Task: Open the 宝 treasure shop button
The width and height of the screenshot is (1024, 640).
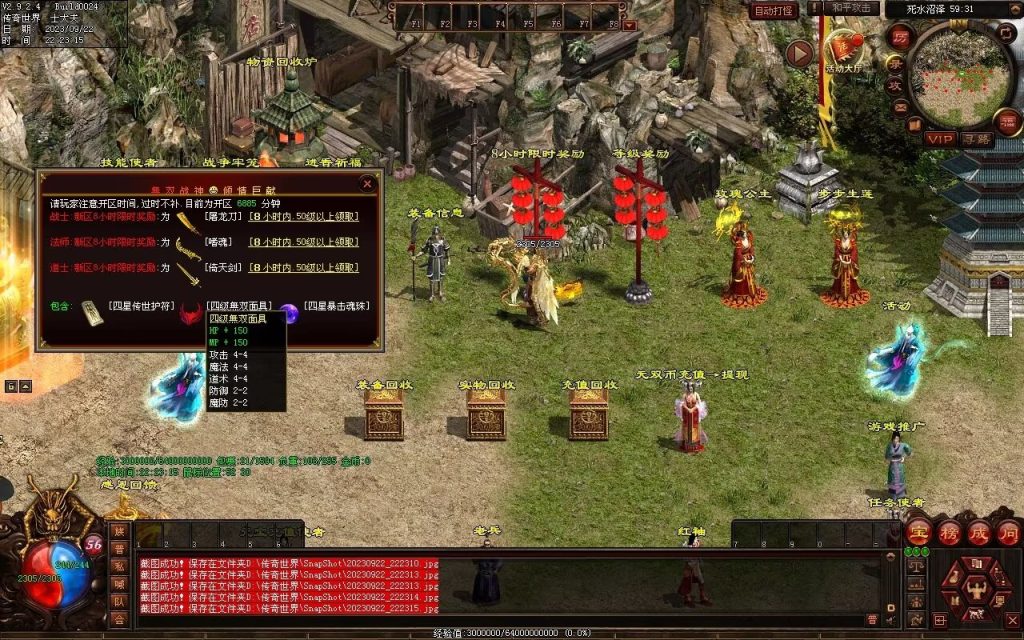Action: point(919,531)
